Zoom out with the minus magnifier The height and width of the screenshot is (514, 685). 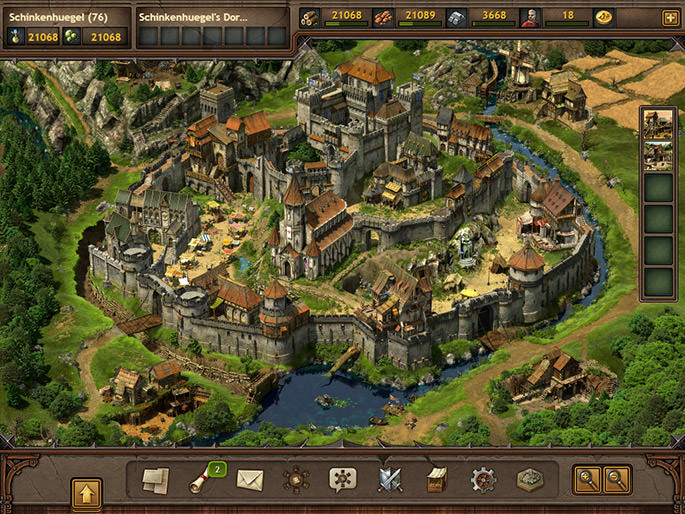coord(616,480)
